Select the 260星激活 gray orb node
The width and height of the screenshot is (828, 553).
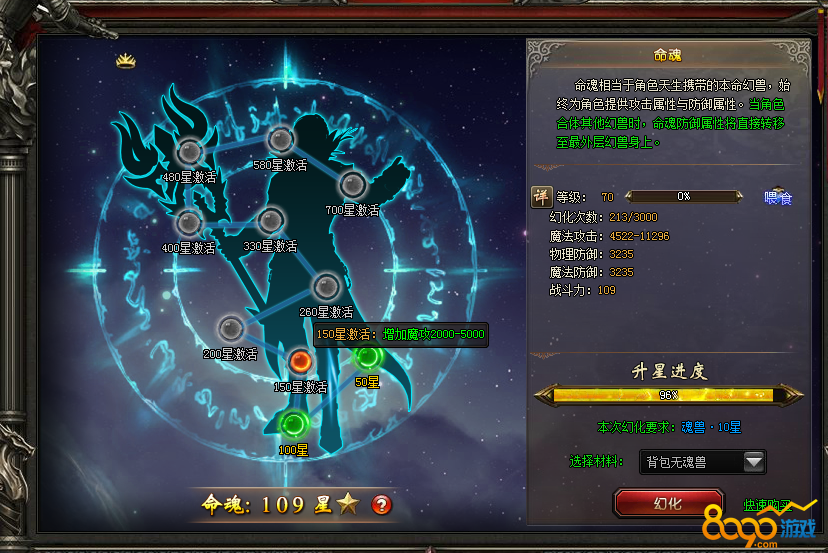(326, 286)
